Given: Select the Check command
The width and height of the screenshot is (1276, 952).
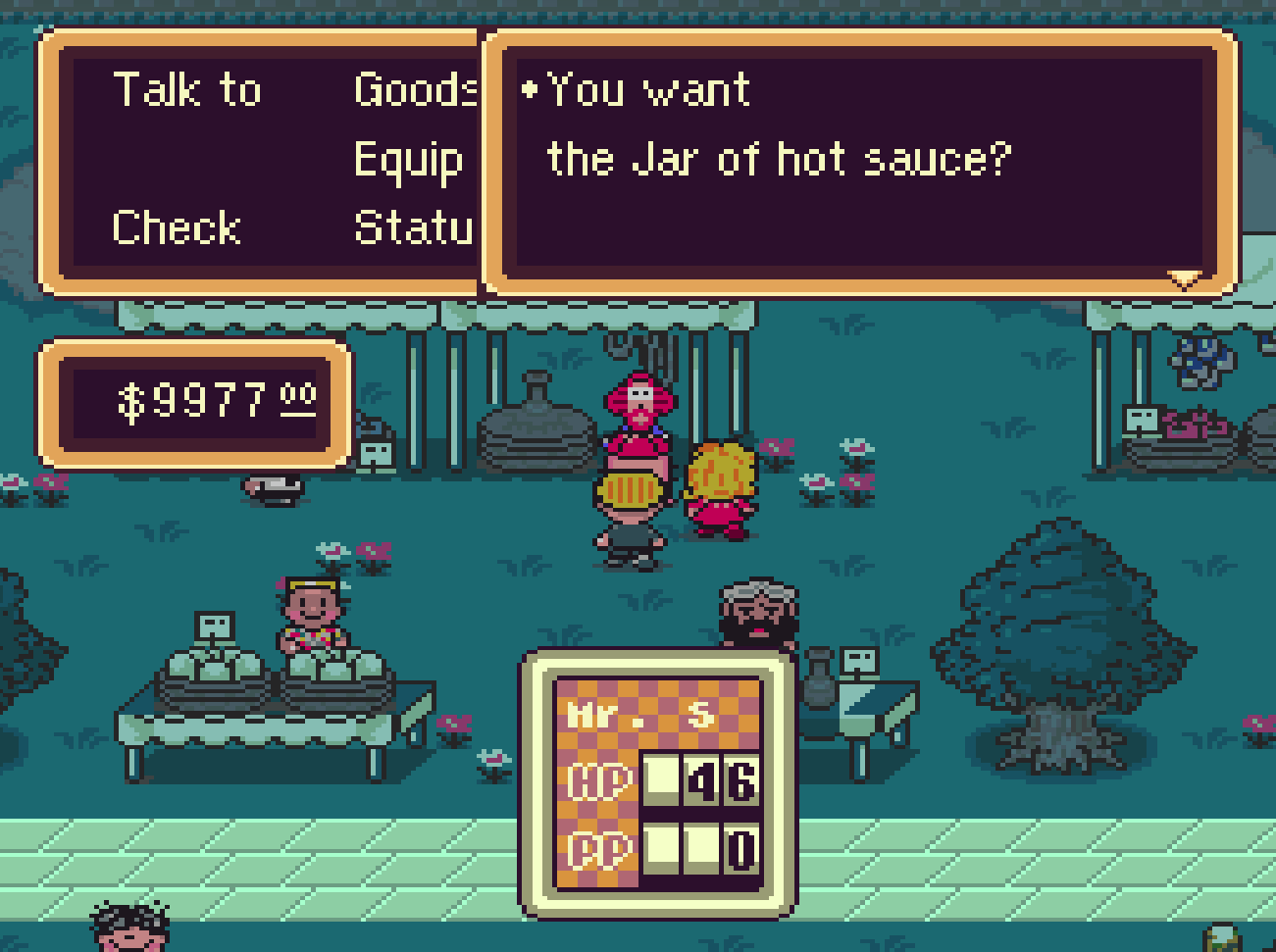Looking at the screenshot, I should coord(177,227).
